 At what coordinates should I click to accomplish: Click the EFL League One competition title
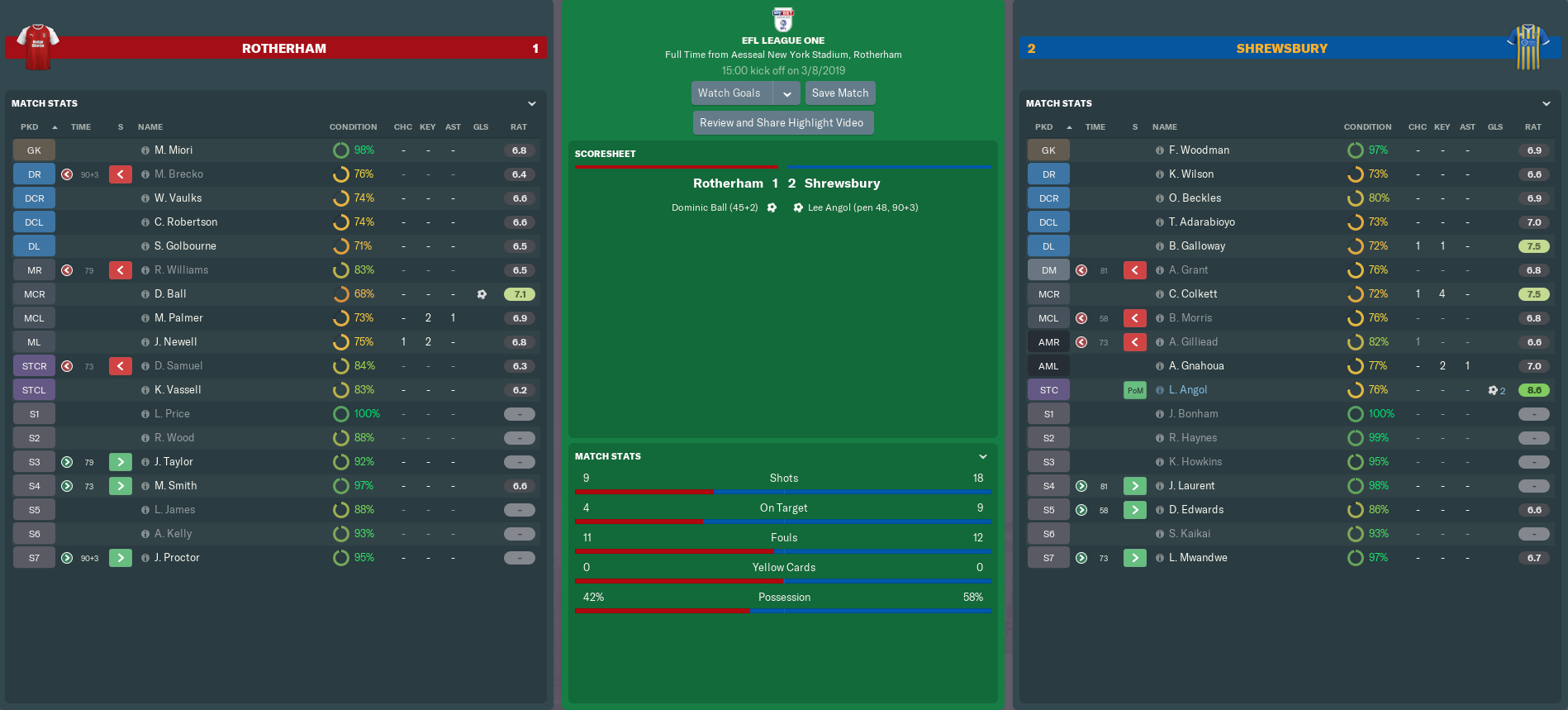(783, 41)
